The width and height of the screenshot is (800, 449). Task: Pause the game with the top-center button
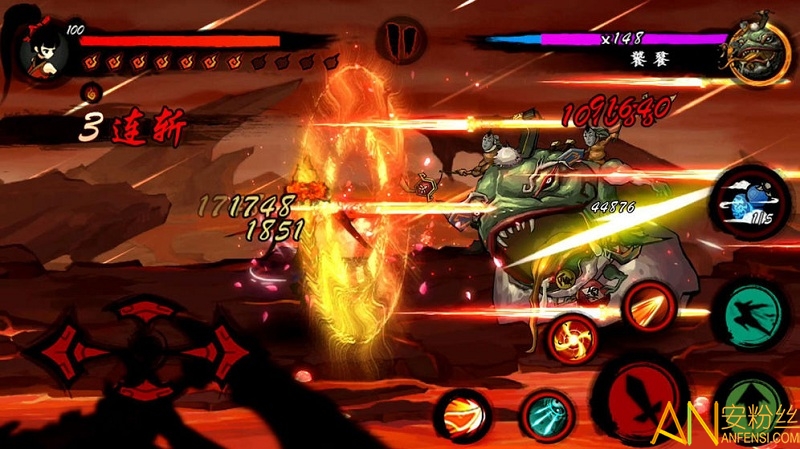tap(400, 41)
